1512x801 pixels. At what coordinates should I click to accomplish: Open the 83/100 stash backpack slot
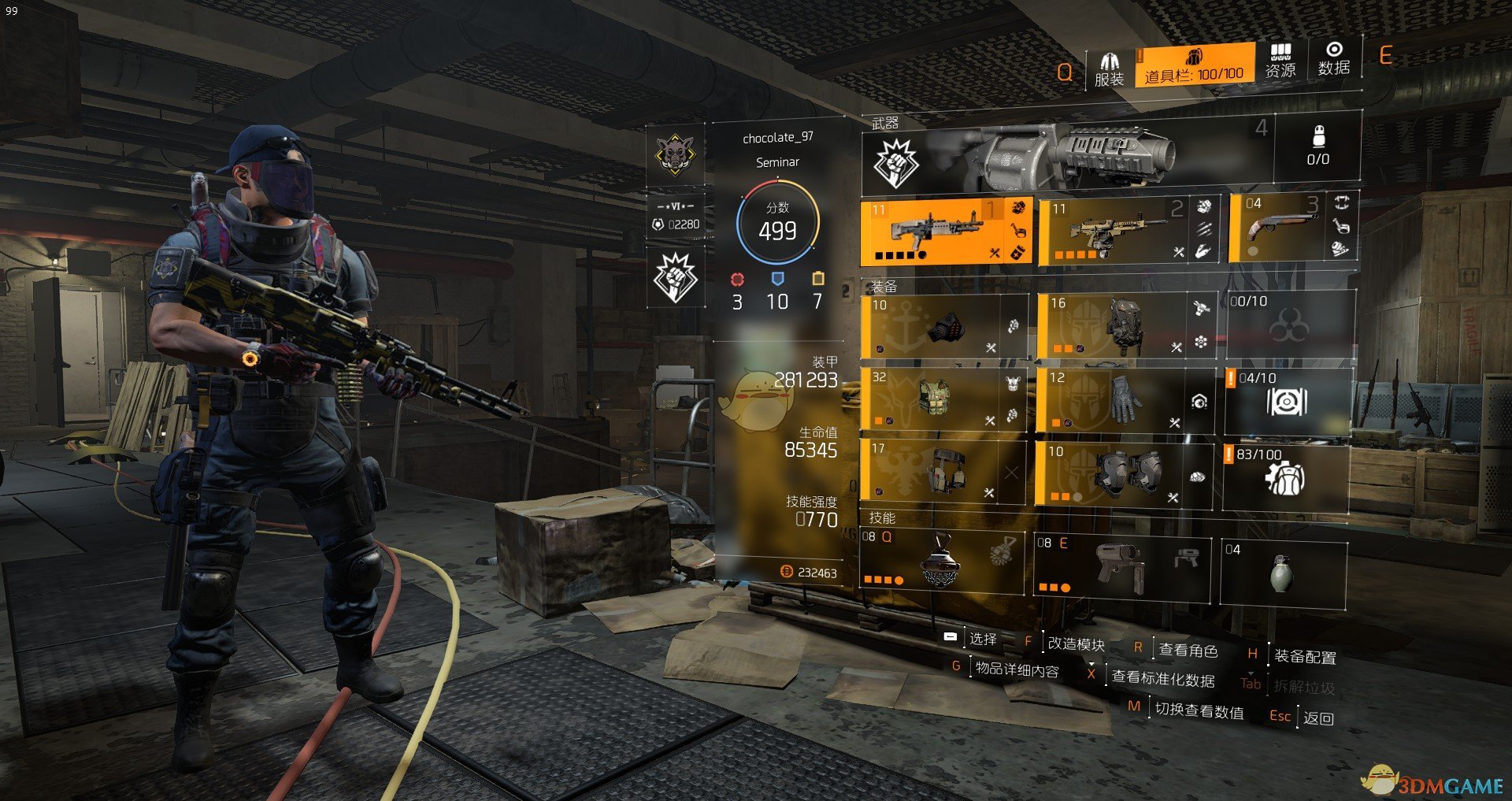pos(1285,477)
